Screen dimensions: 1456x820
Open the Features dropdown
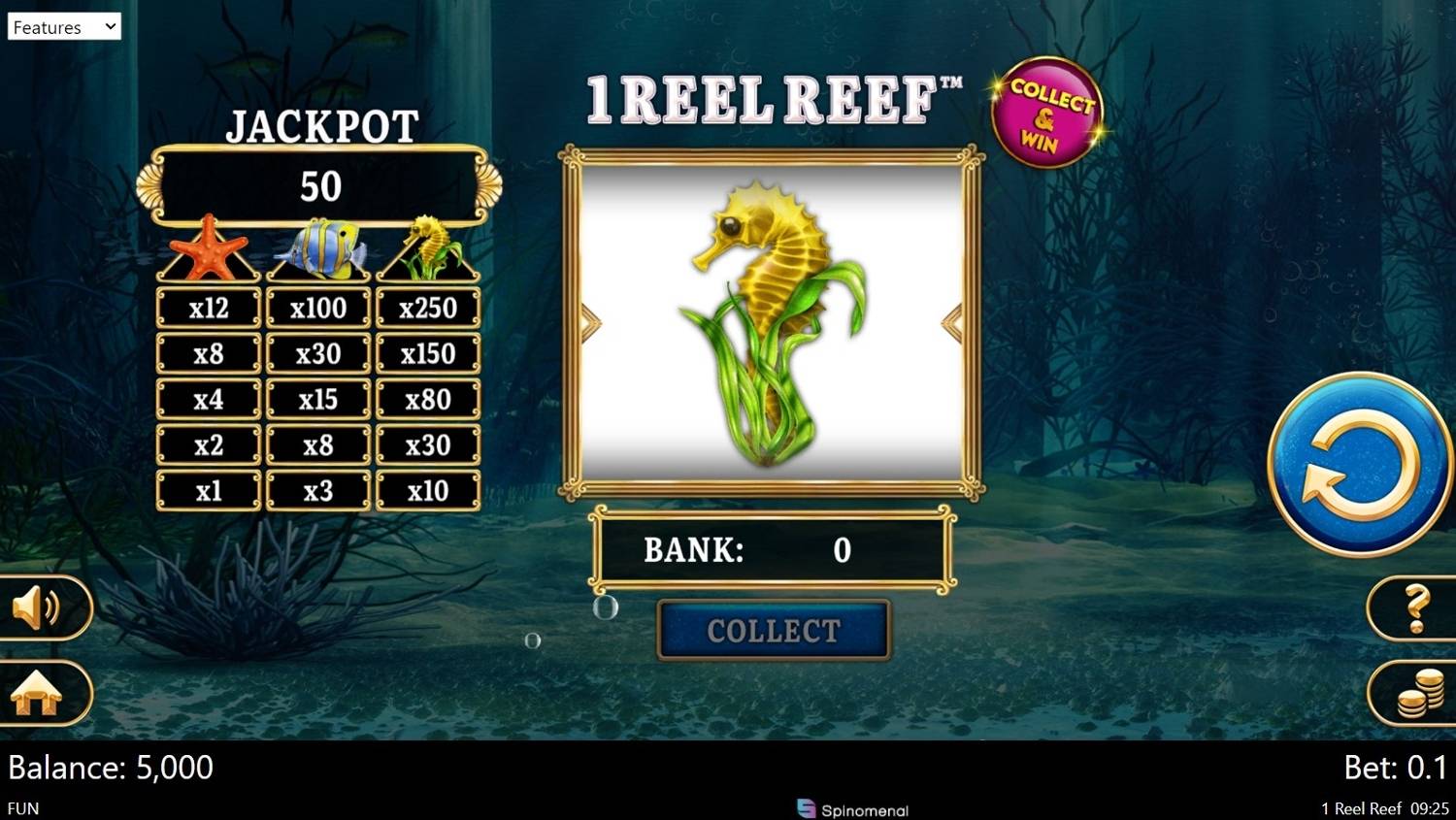click(x=62, y=26)
